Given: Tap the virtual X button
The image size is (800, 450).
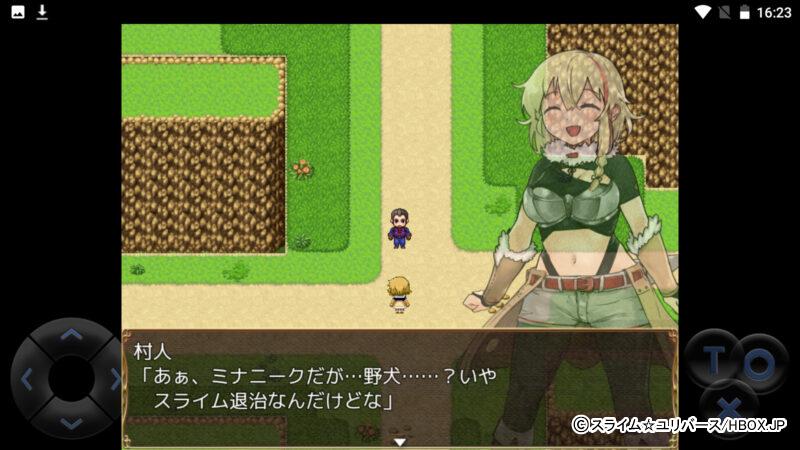Looking at the screenshot, I should click(x=731, y=409).
